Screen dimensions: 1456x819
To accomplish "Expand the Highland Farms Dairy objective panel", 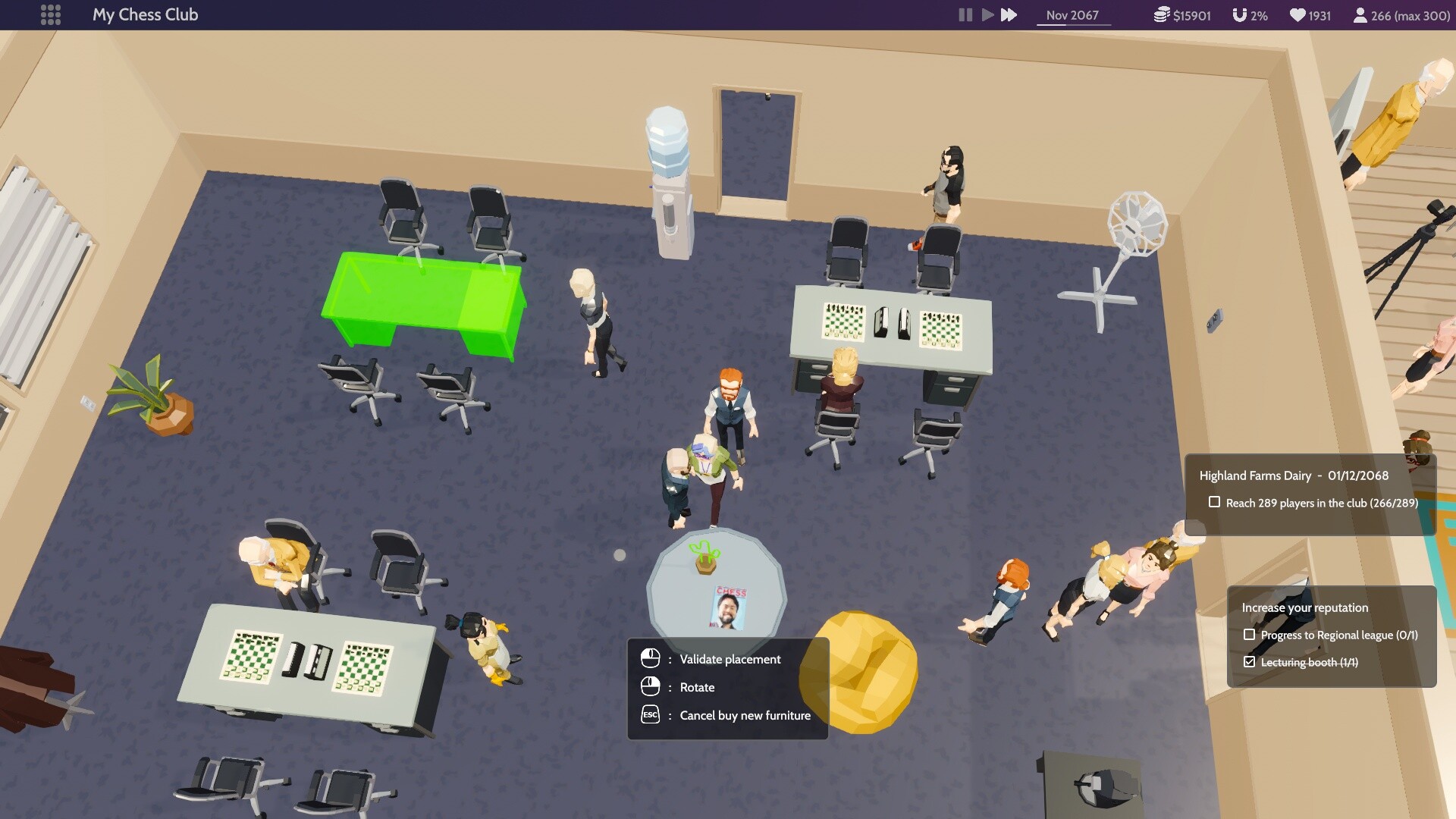I will (x=1292, y=475).
